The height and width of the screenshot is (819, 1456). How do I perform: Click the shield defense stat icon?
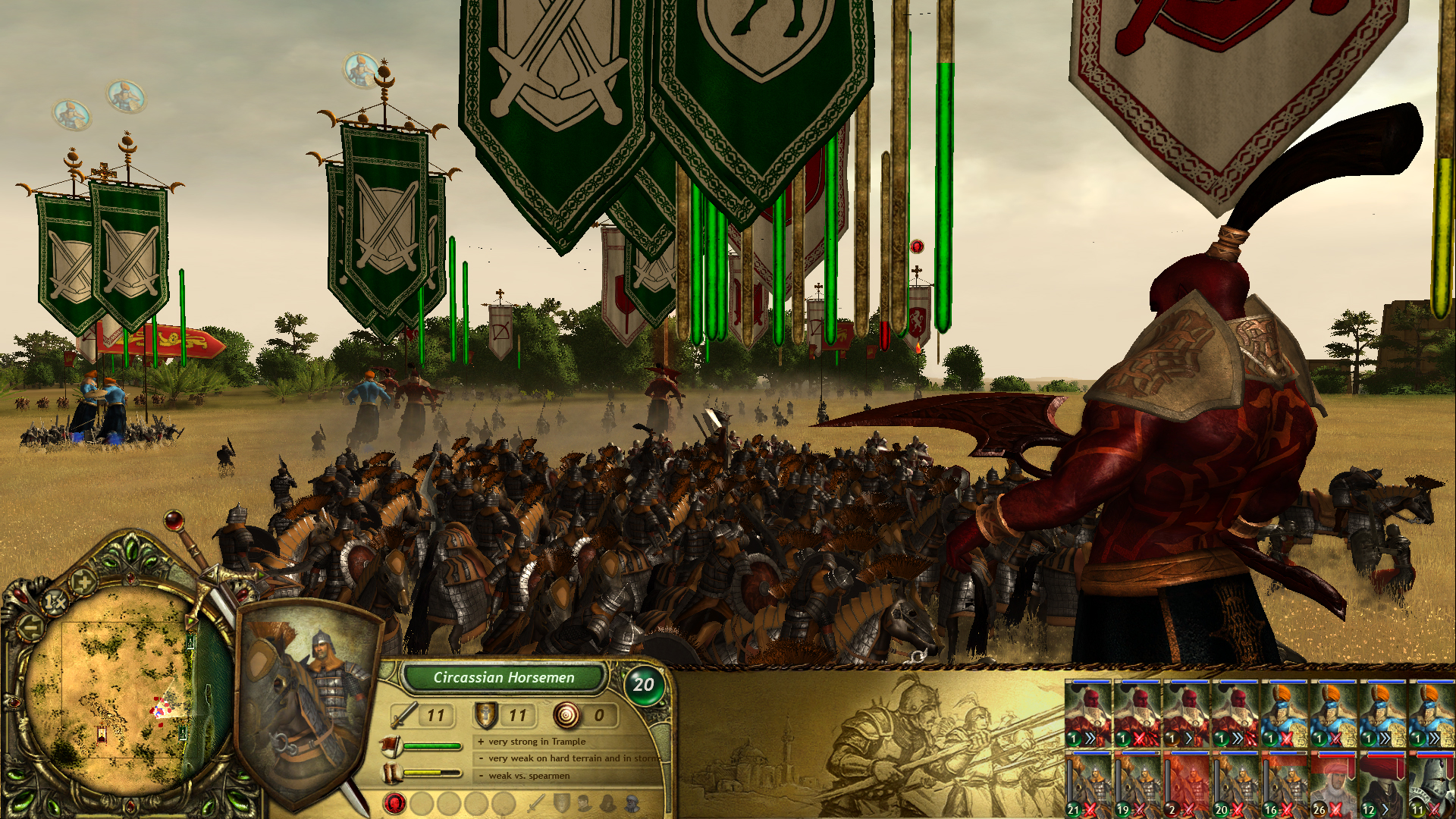pyautogui.click(x=485, y=714)
